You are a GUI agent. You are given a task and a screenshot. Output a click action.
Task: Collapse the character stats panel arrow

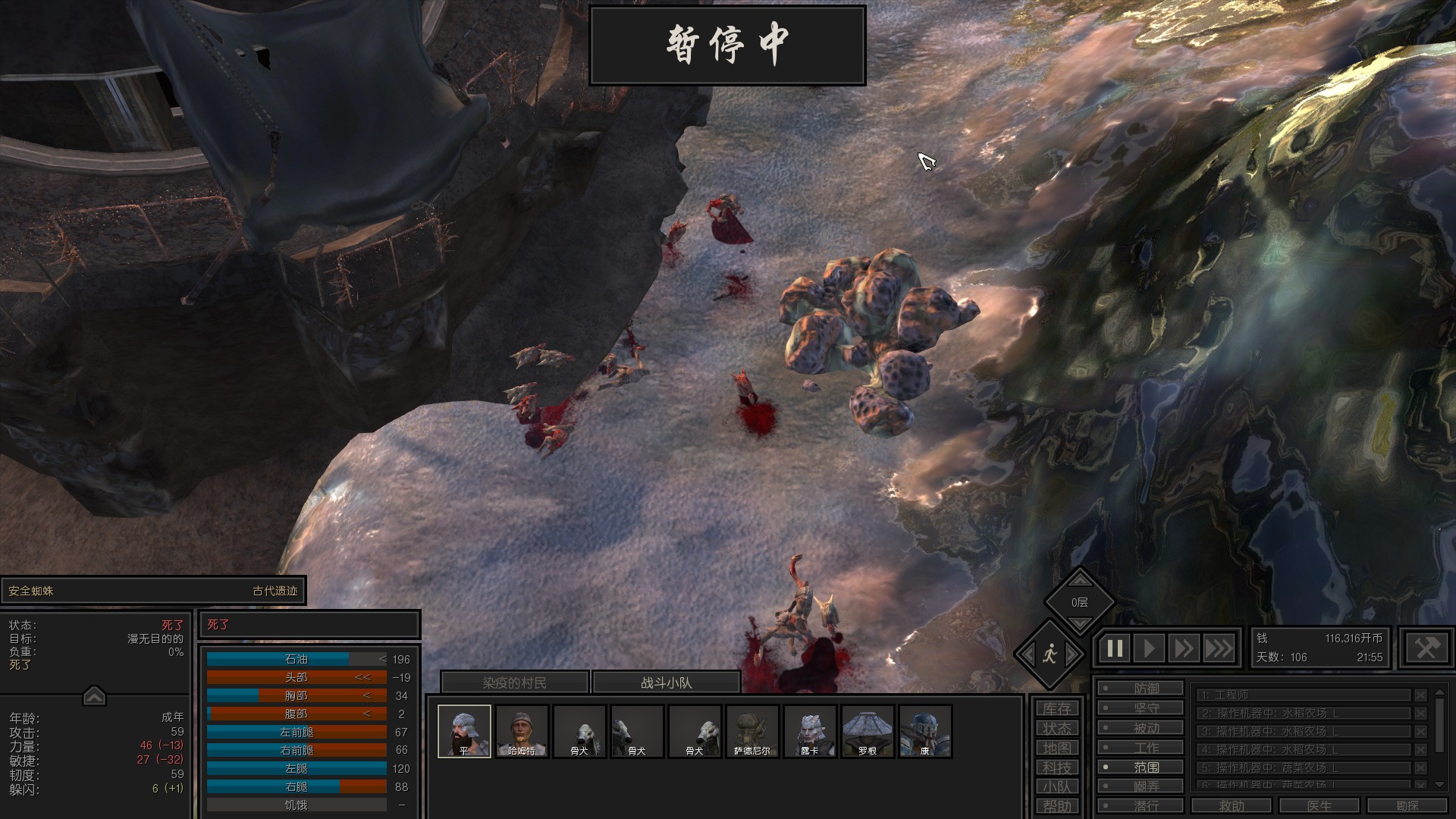94,695
